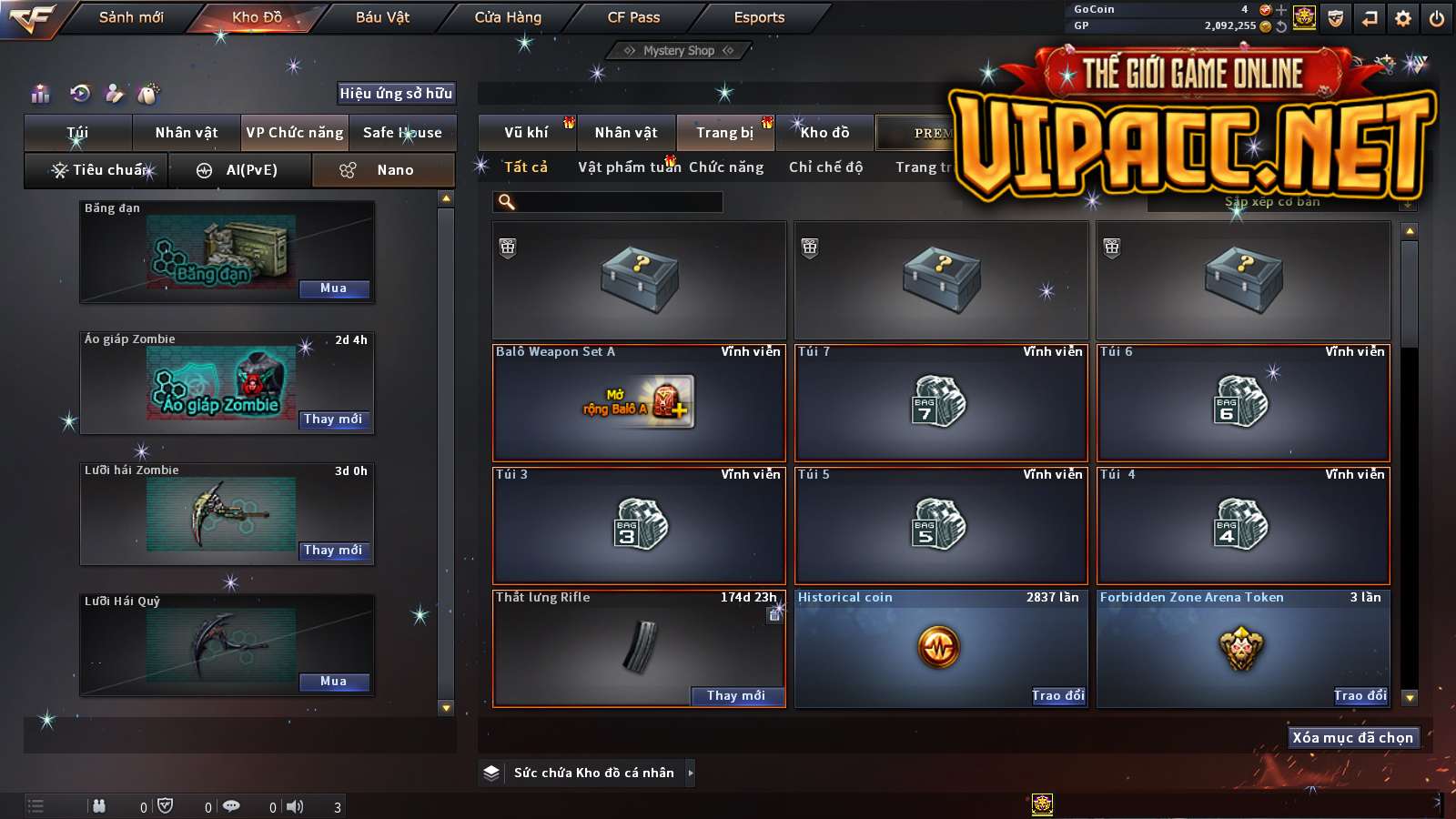Viewport: 1456px width, 819px height.
Task: Select the Balô Weapon Set A slot
Action: click(x=639, y=402)
